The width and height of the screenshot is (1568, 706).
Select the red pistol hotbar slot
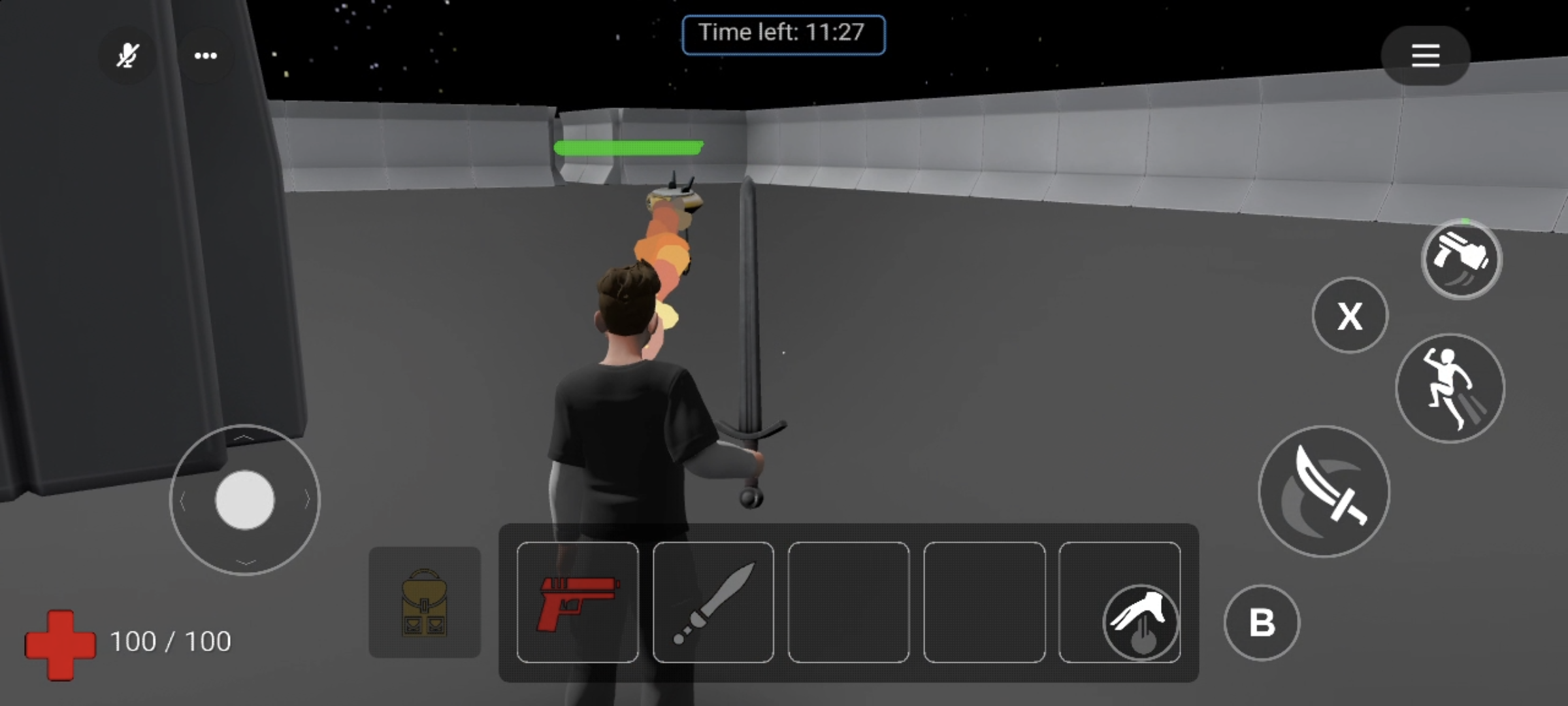[578, 602]
